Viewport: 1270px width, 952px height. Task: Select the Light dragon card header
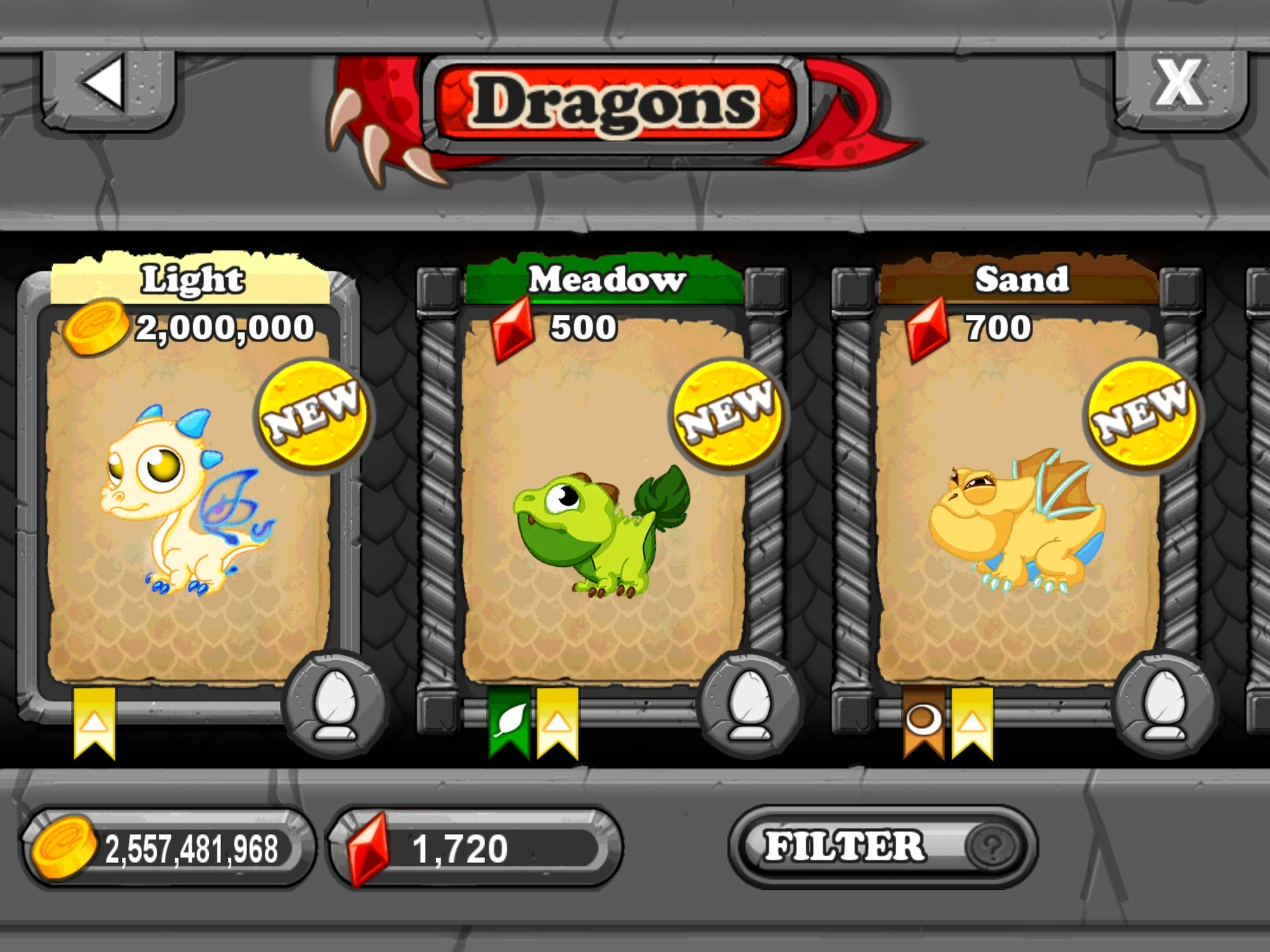[190, 278]
